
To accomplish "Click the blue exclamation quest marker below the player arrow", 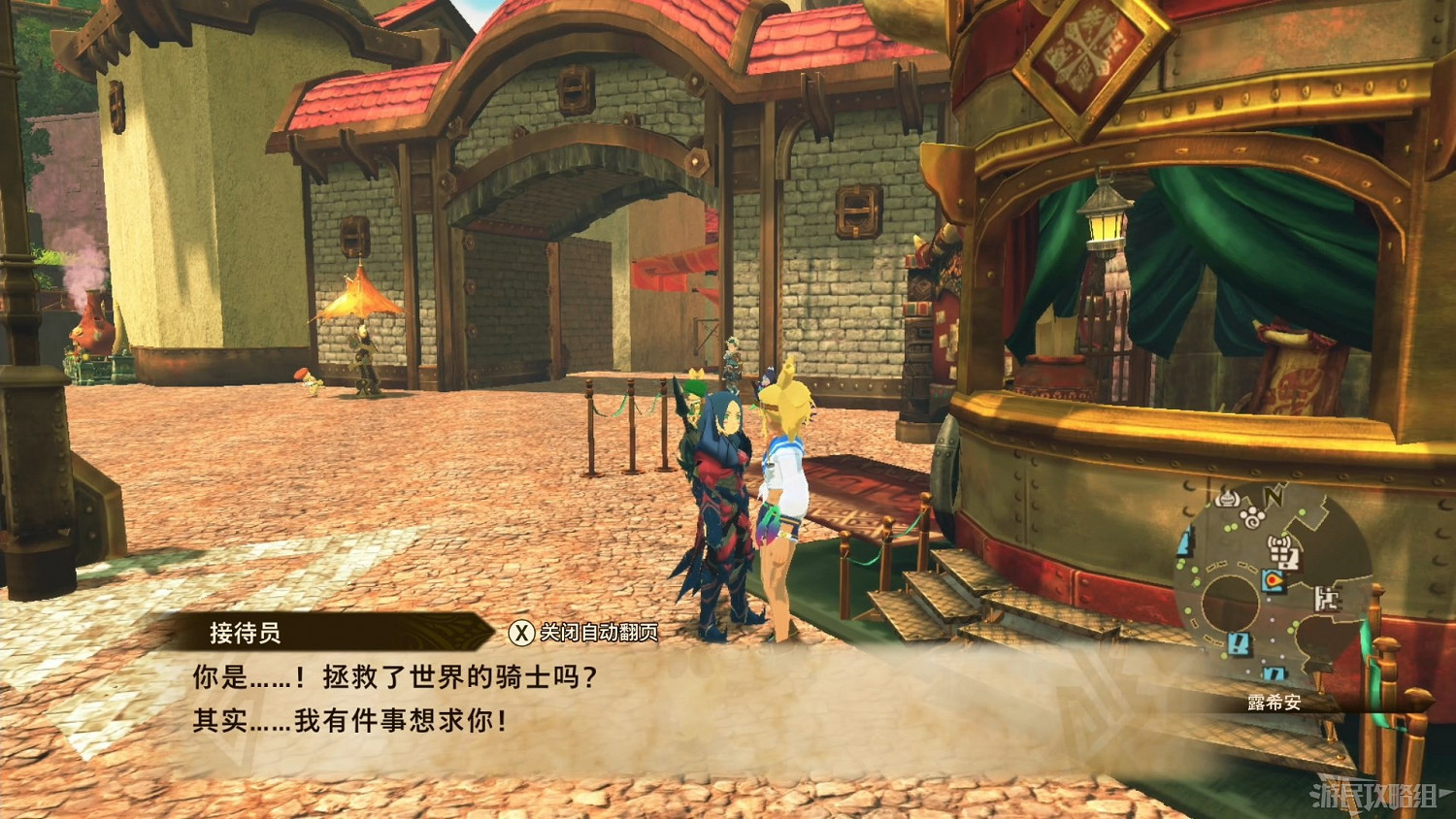I will tap(1238, 642).
